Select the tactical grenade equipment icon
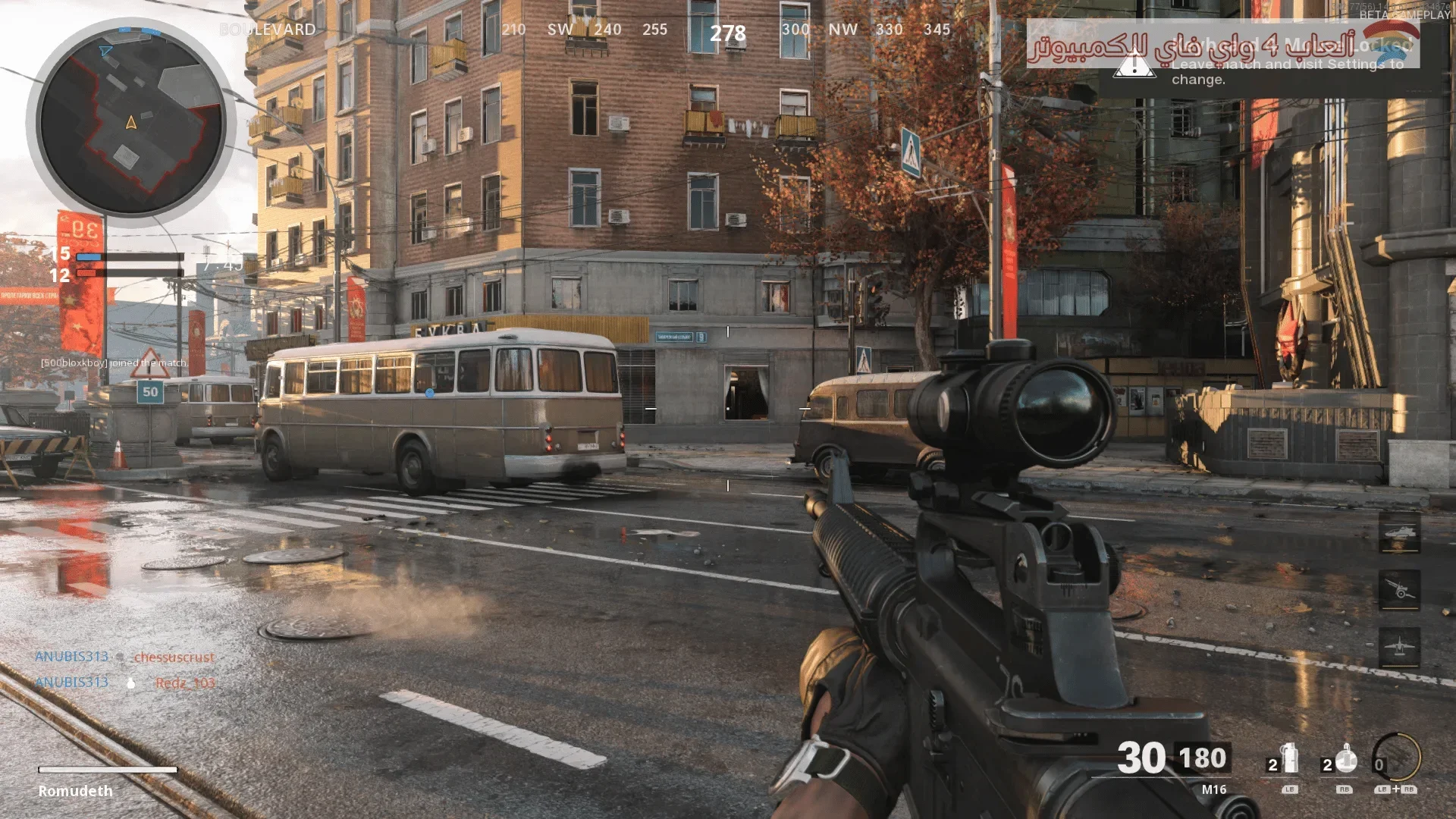This screenshot has height=819, width=1456. 1289,758
